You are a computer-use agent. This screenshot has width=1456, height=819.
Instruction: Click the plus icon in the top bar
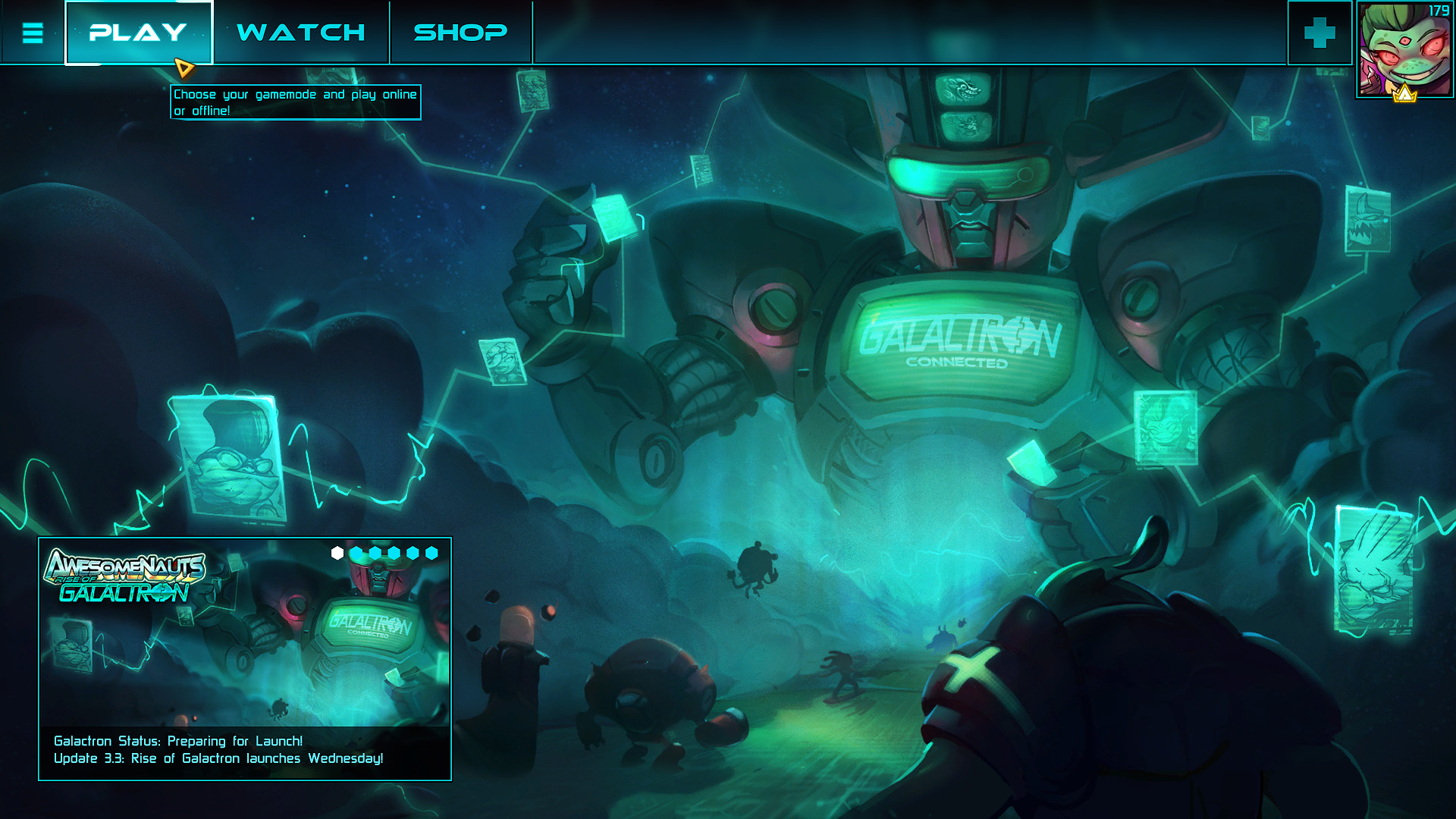click(1320, 32)
